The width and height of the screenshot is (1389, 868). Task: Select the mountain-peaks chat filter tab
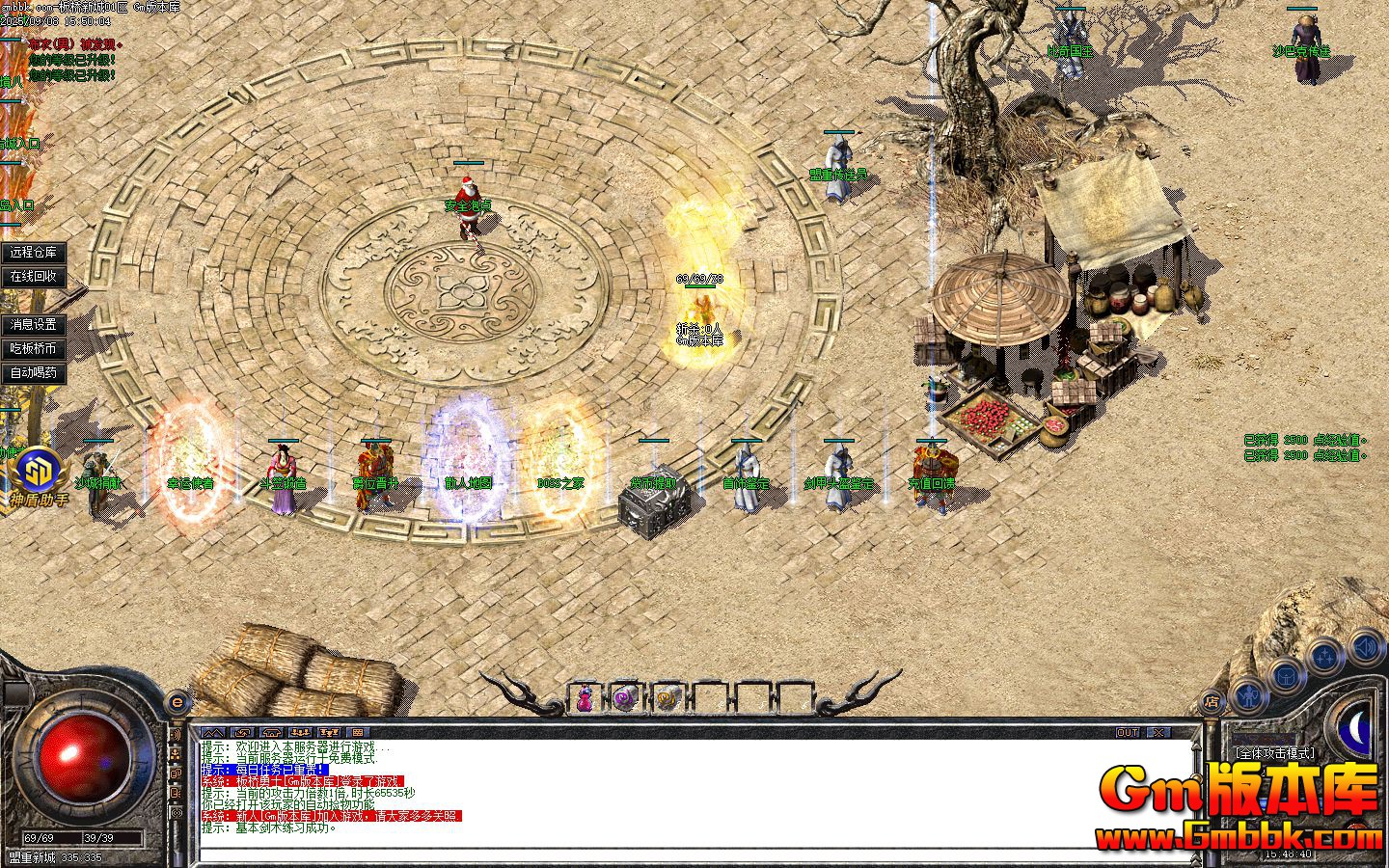click(x=212, y=733)
